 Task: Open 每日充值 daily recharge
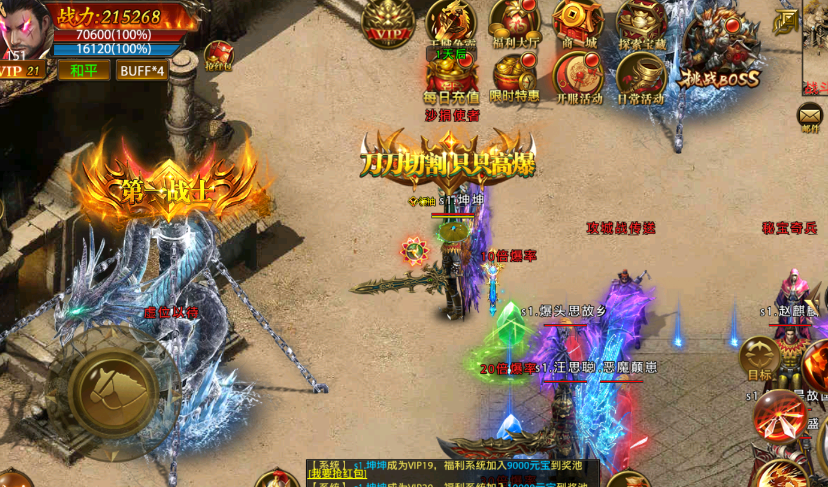click(451, 75)
